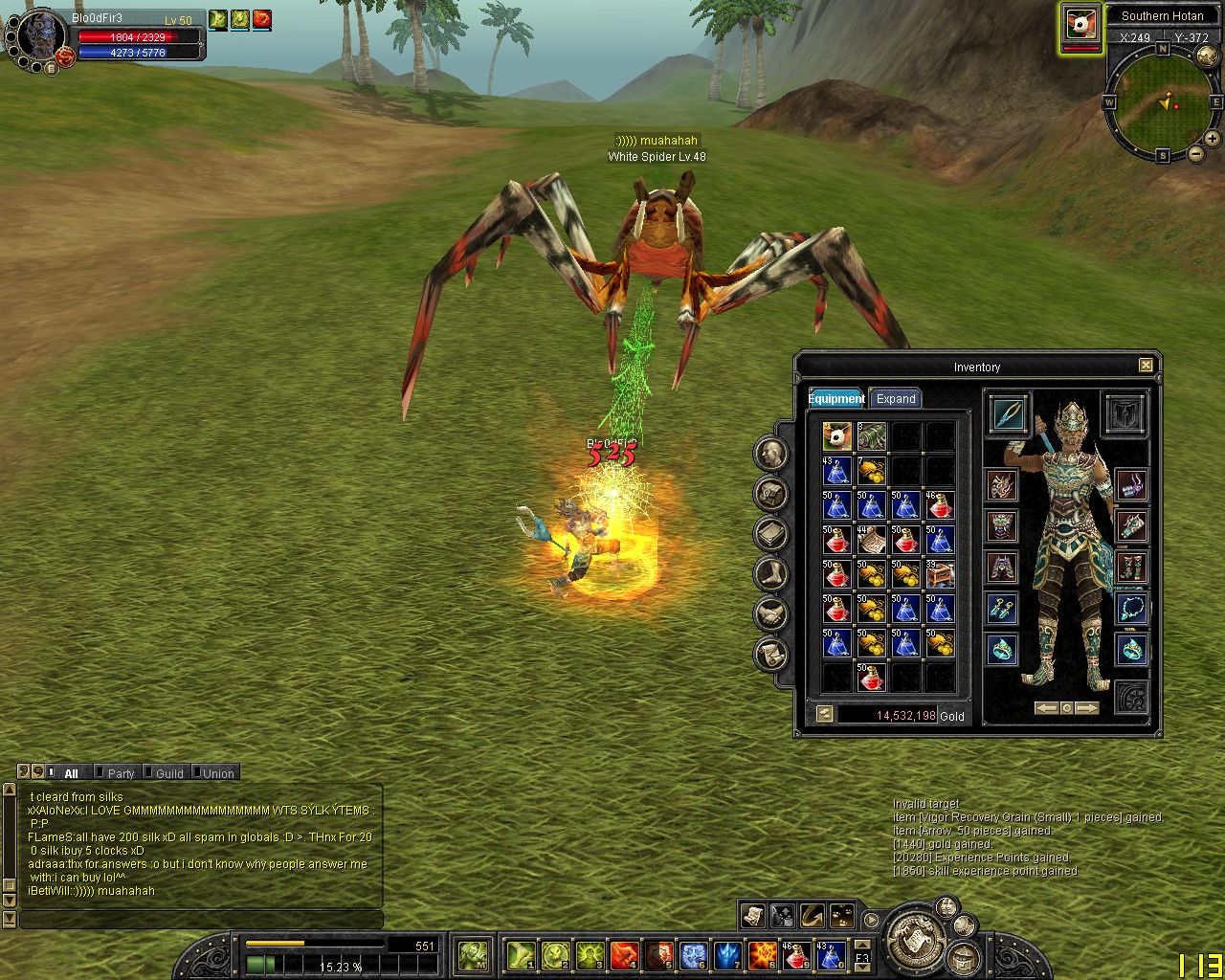
Task: Close the Inventory window
Action: tap(1146, 366)
